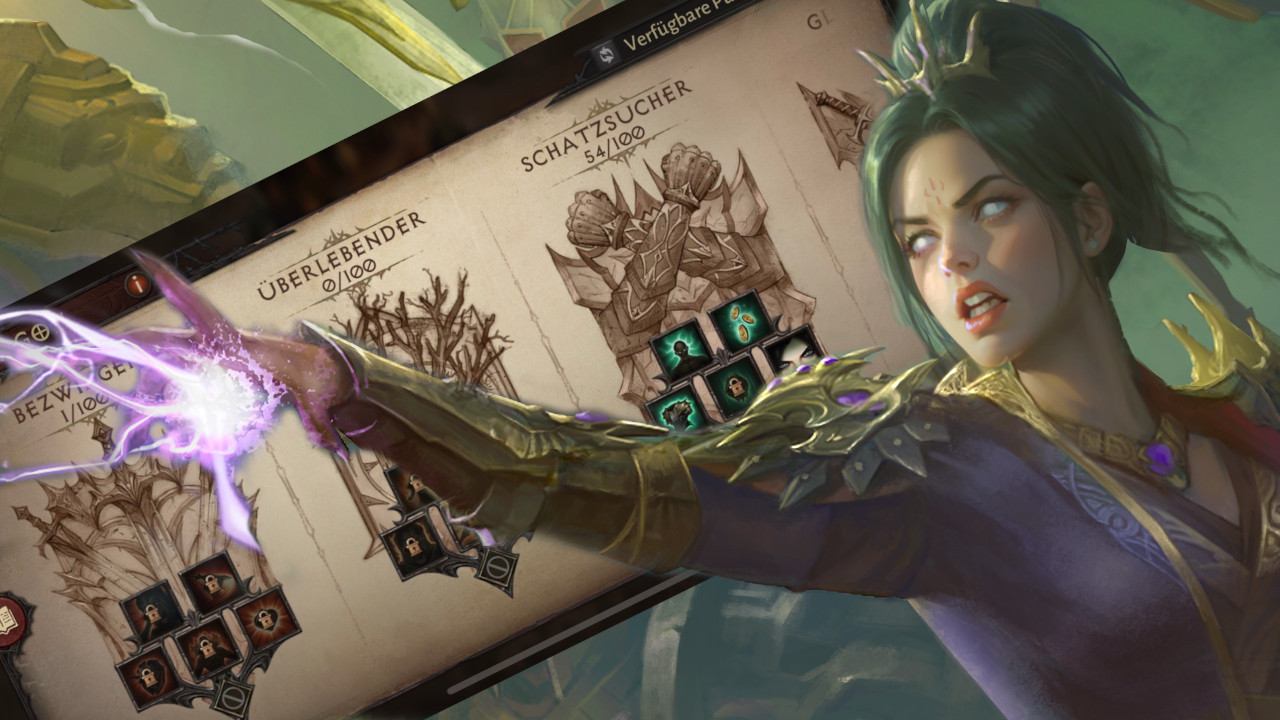Select the gold coins node in Schatzsucher tree
The image size is (1280, 720).
tap(740, 323)
